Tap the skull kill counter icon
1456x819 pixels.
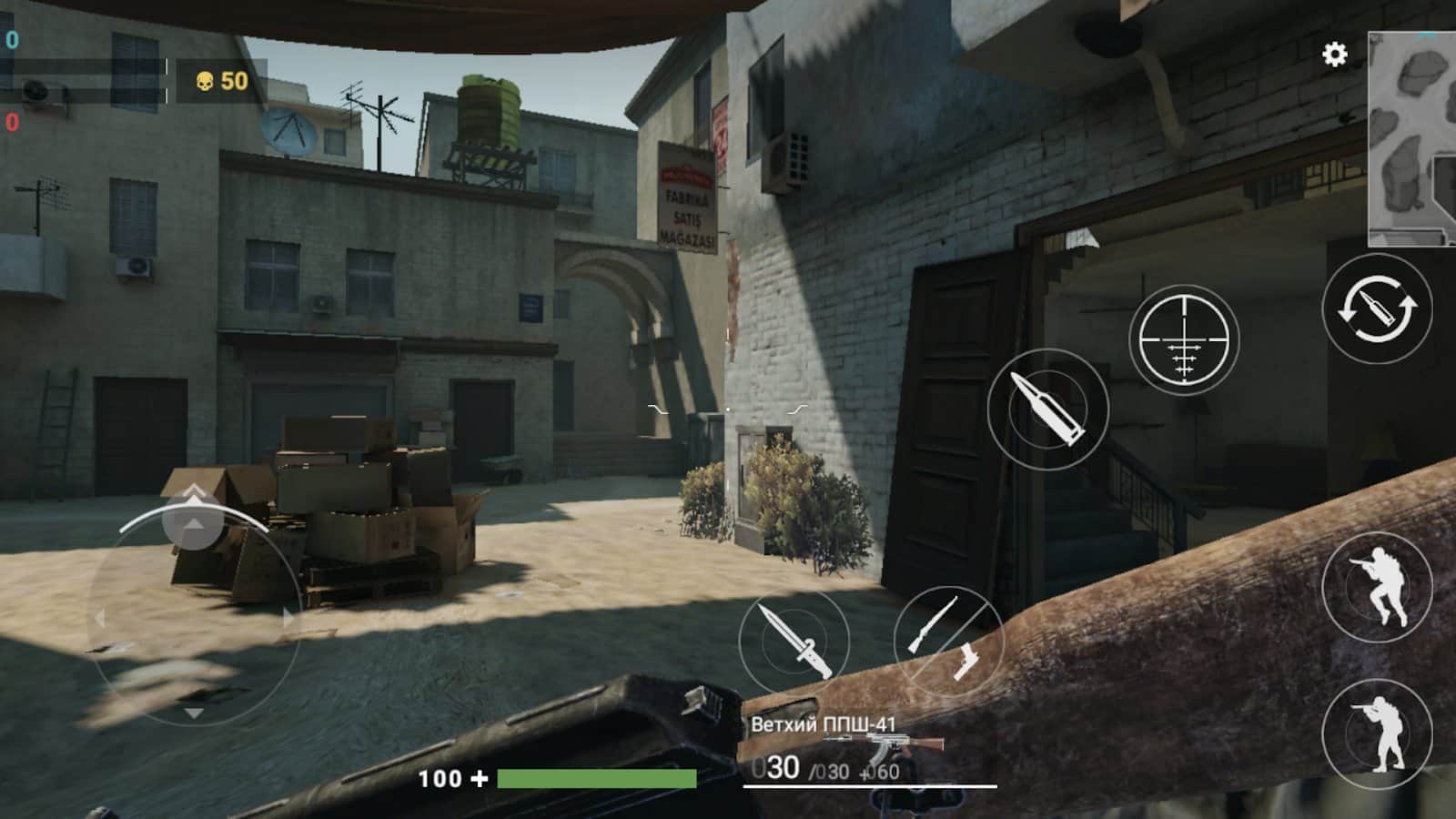(204, 80)
